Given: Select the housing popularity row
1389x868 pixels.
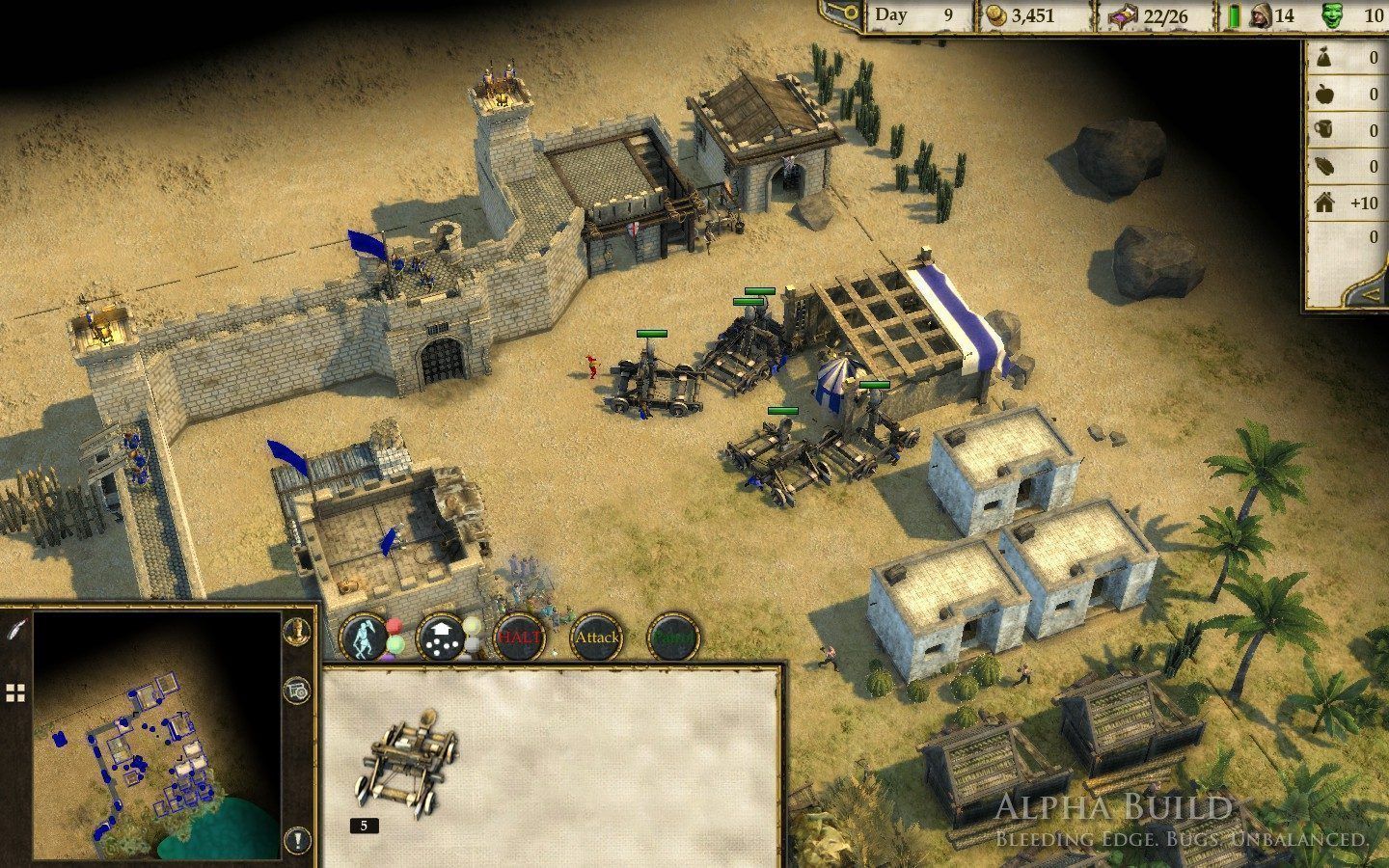Looking at the screenshot, I should 1347,203.
